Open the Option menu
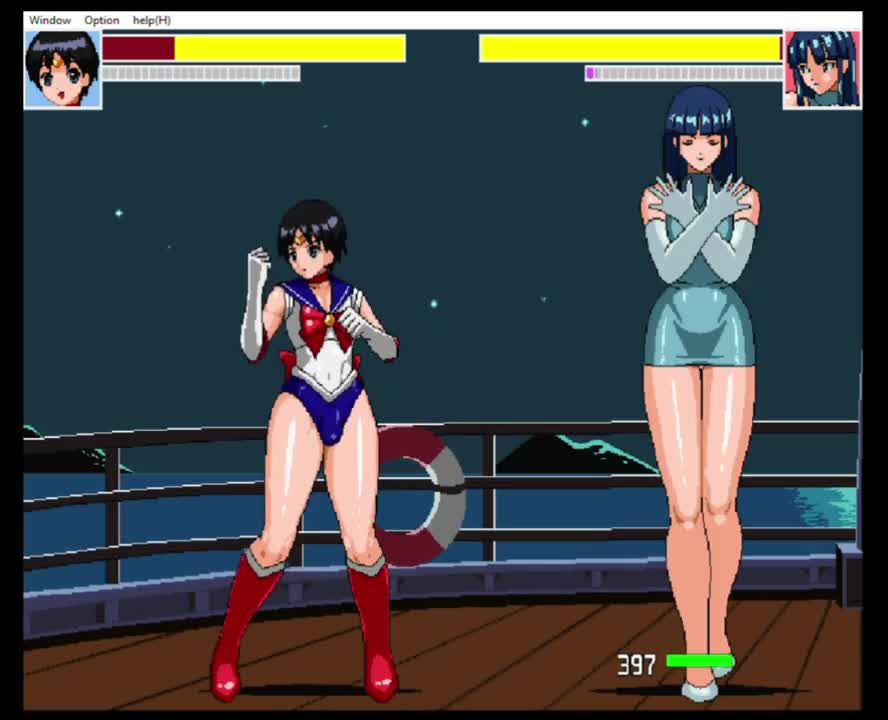The width and height of the screenshot is (888, 720). 101,20
